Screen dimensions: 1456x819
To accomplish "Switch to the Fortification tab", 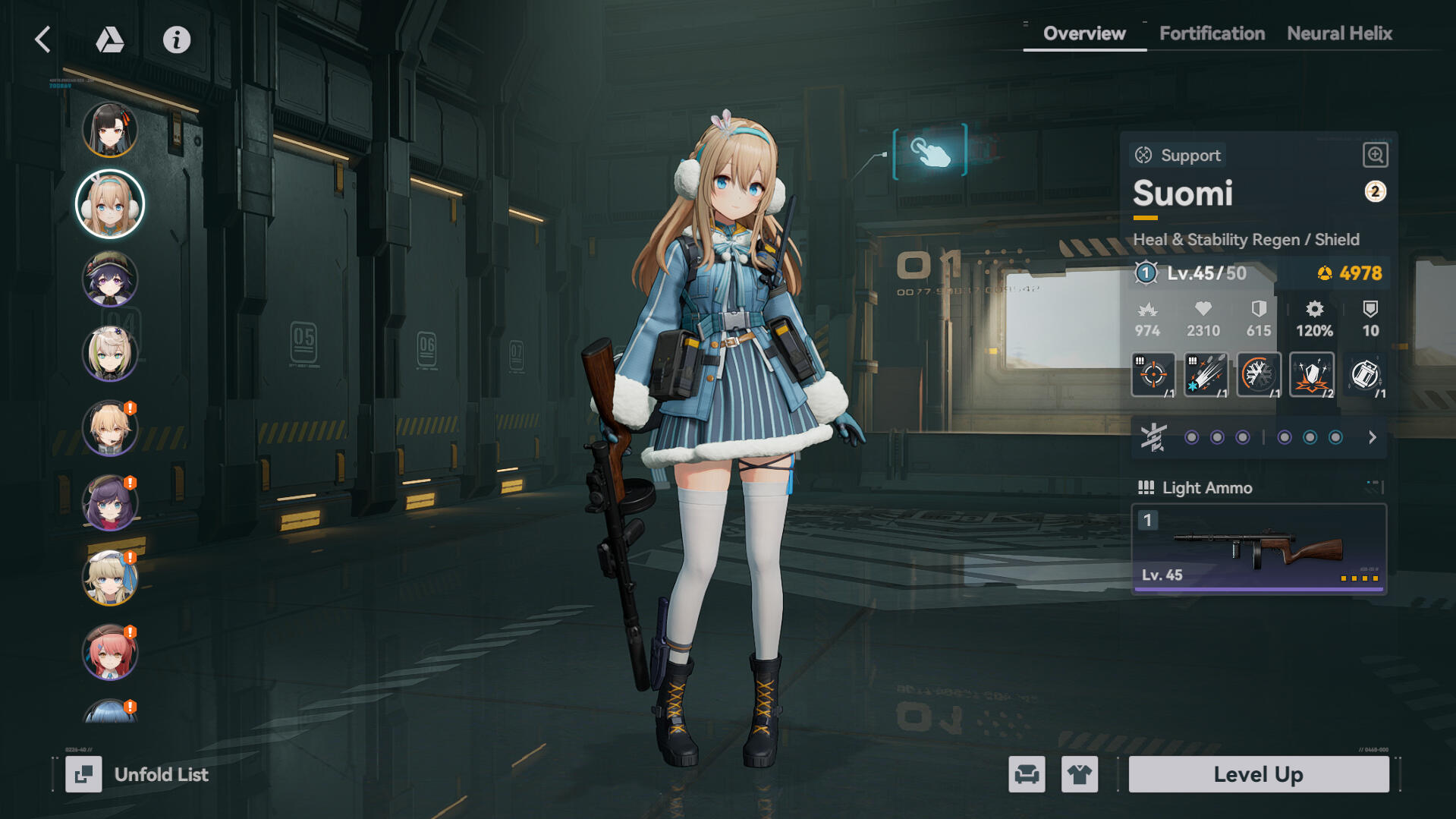I will coord(1212,33).
